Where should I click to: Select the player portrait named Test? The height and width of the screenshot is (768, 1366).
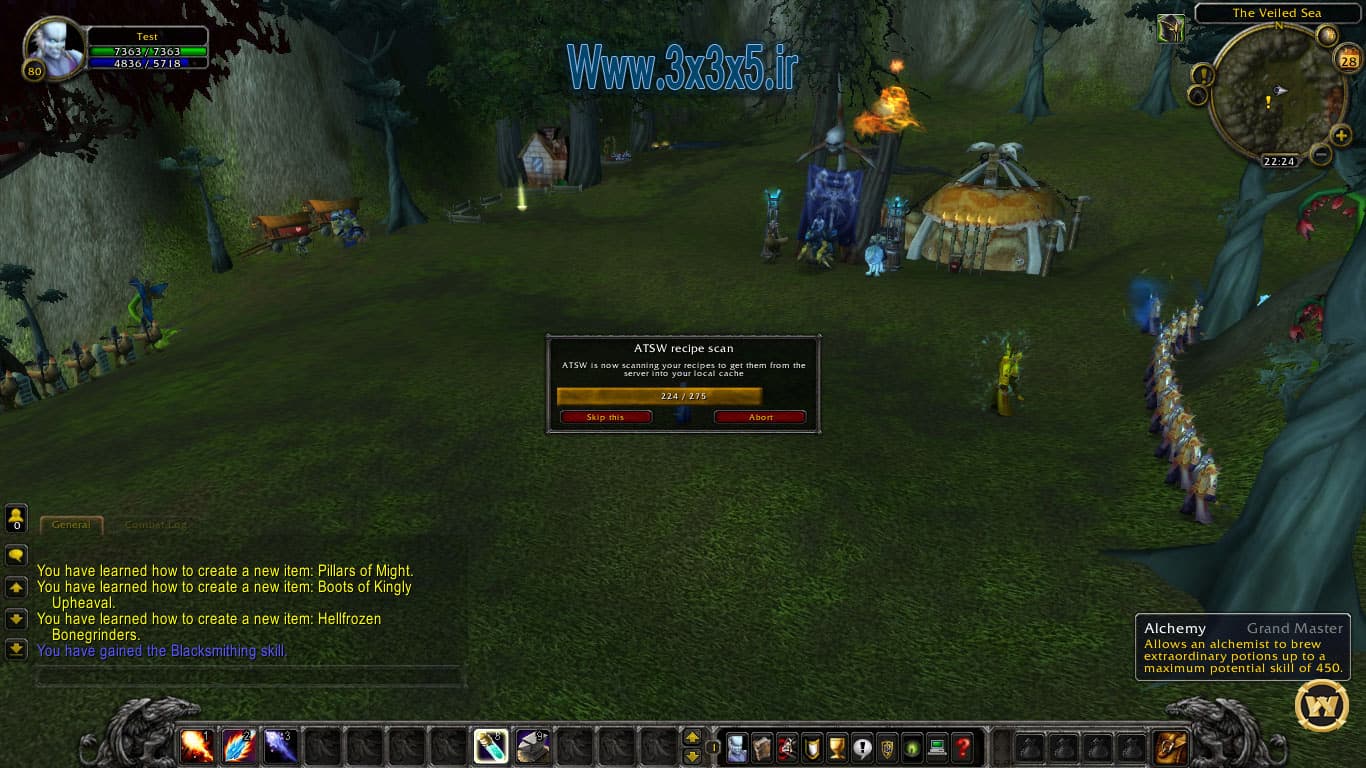54,50
